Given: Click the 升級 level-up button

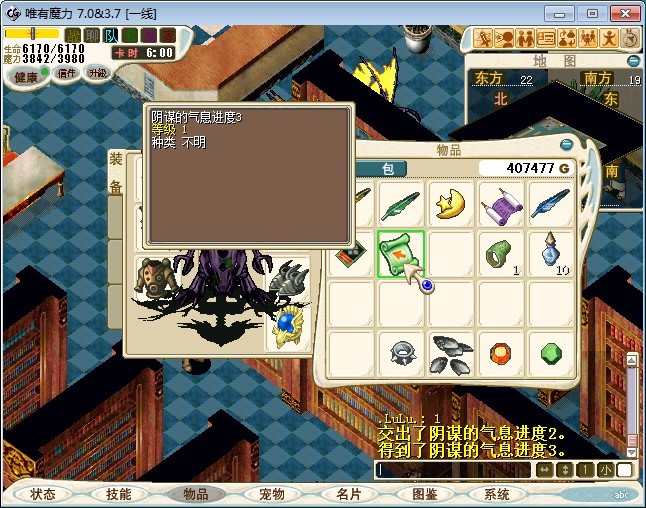Looking at the screenshot, I should [x=98, y=73].
